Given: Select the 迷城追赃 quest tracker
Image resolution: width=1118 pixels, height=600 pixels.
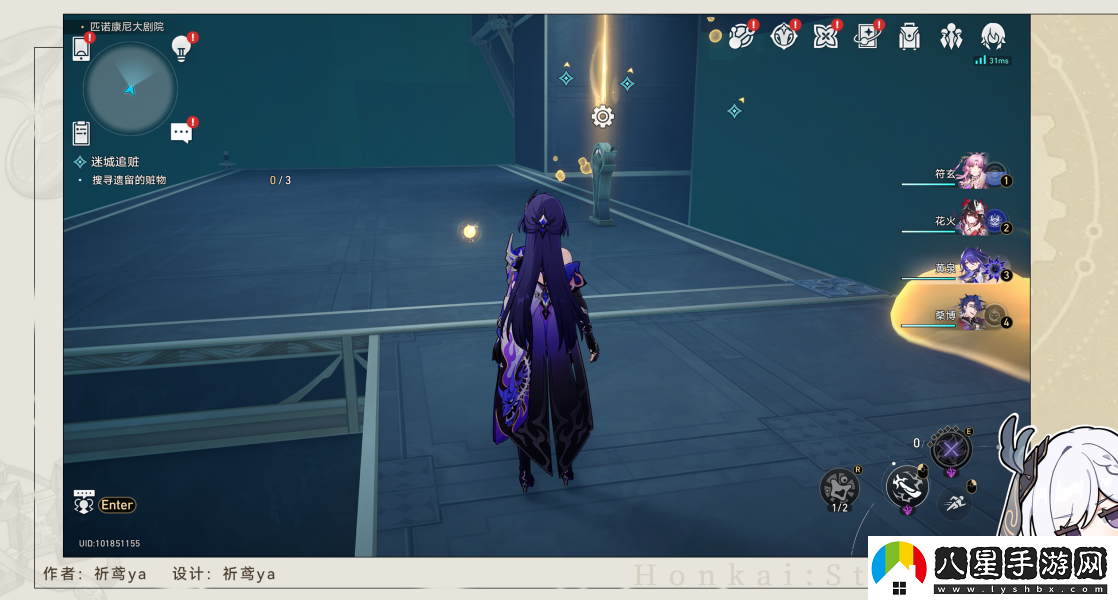Looking at the screenshot, I should 115,161.
